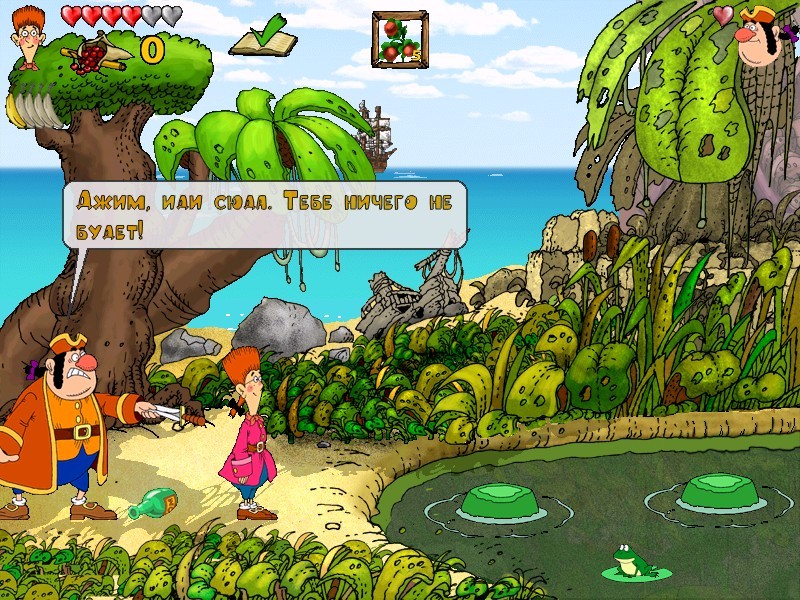
Task: Open the book with green checkmark
Action: point(263,38)
